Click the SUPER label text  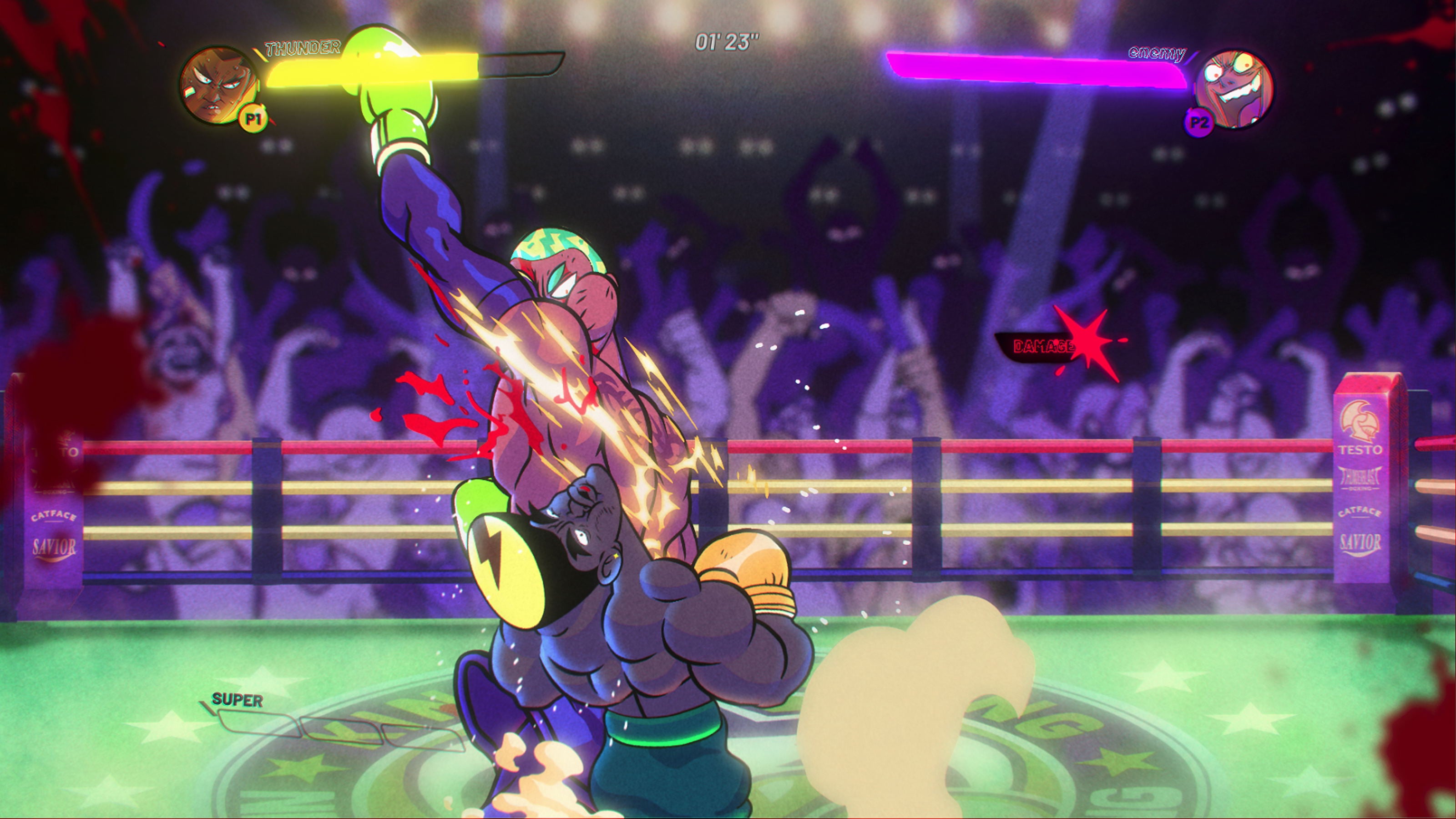(x=237, y=699)
